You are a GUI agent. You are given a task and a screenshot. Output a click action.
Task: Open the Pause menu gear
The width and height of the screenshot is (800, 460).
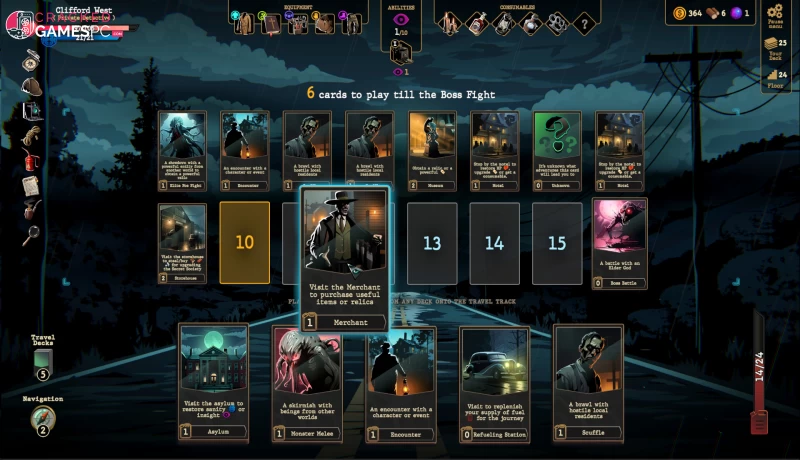(x=775, y=14)
